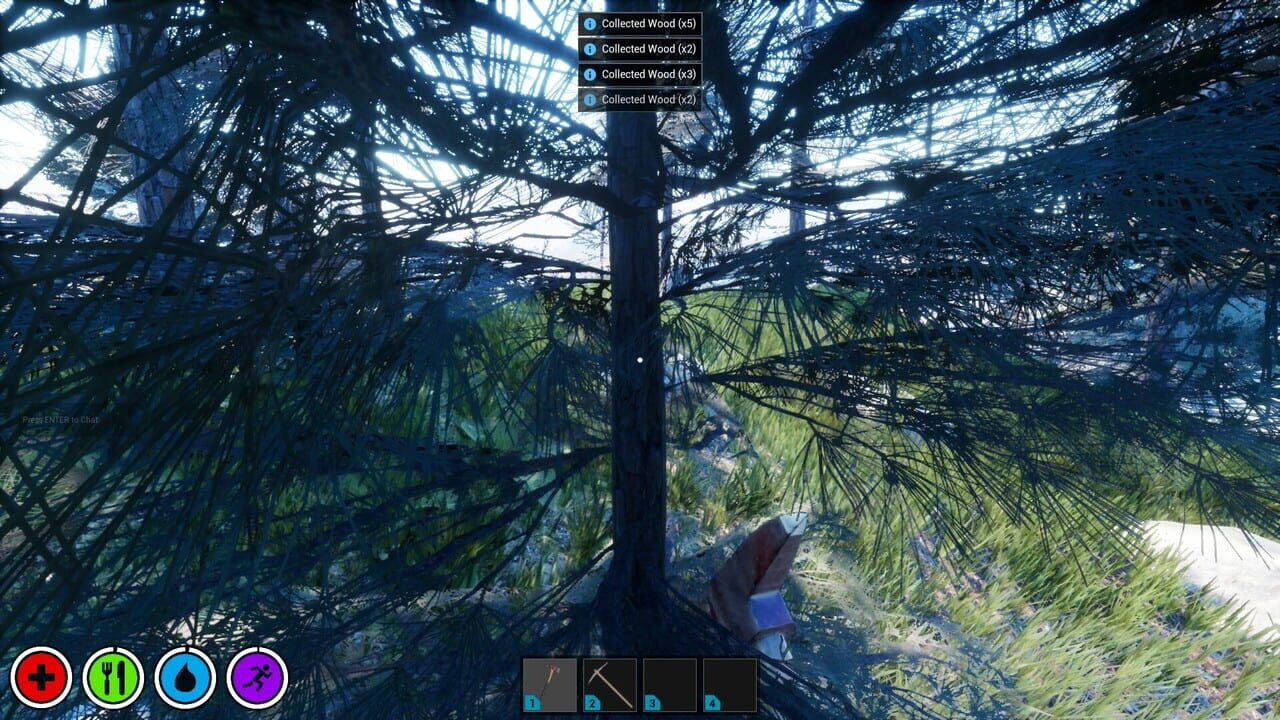
Task: Click the Collected Wood (x3) notification entry
Action: point(645,73)
